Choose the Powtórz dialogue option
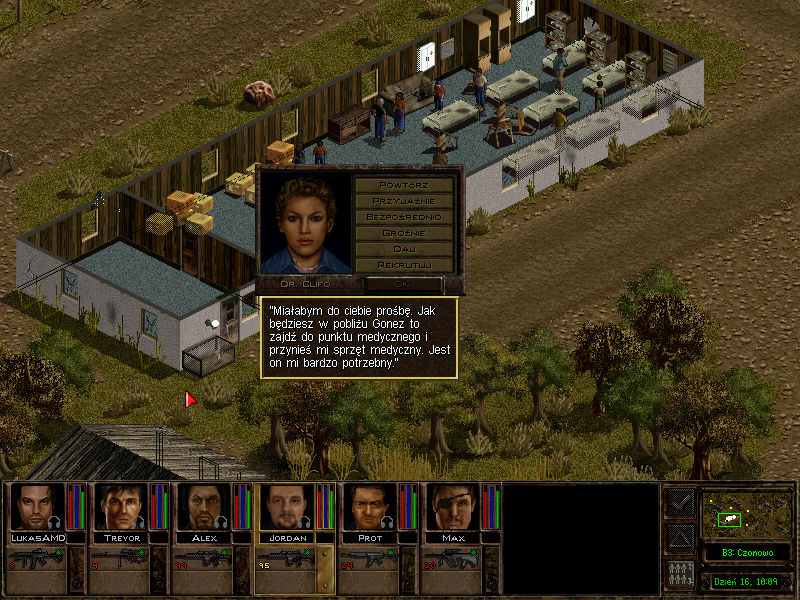 coord(404,185)
